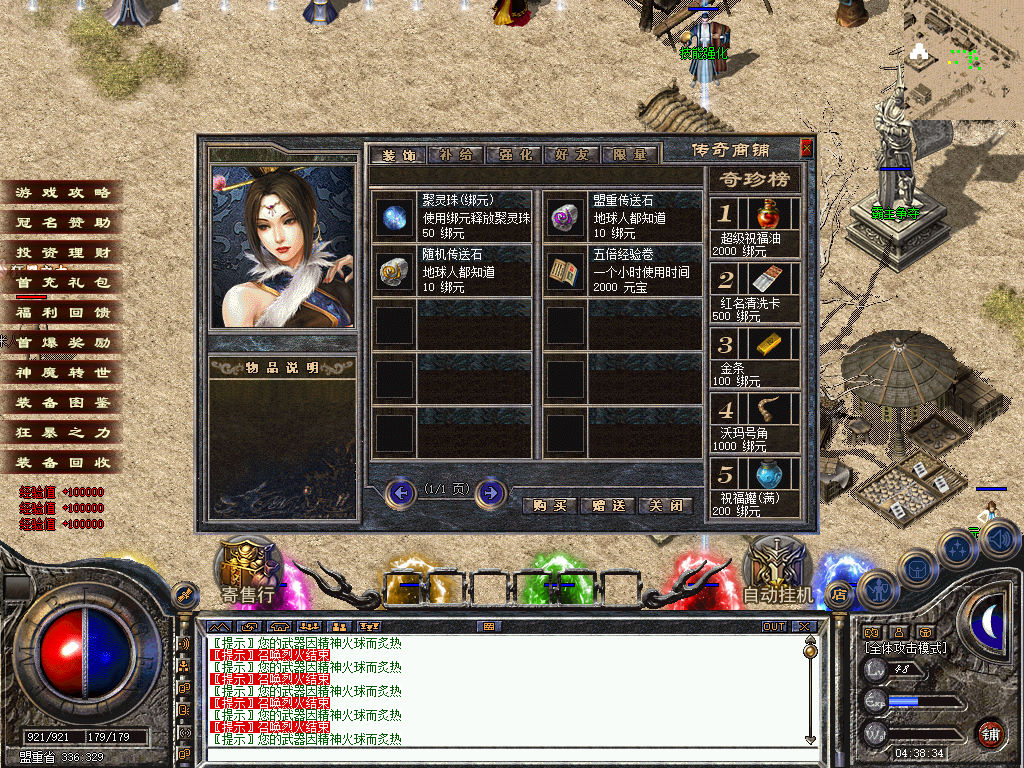
Task: Pick the 随机传送石 item
Action: (x=392, y=271)
